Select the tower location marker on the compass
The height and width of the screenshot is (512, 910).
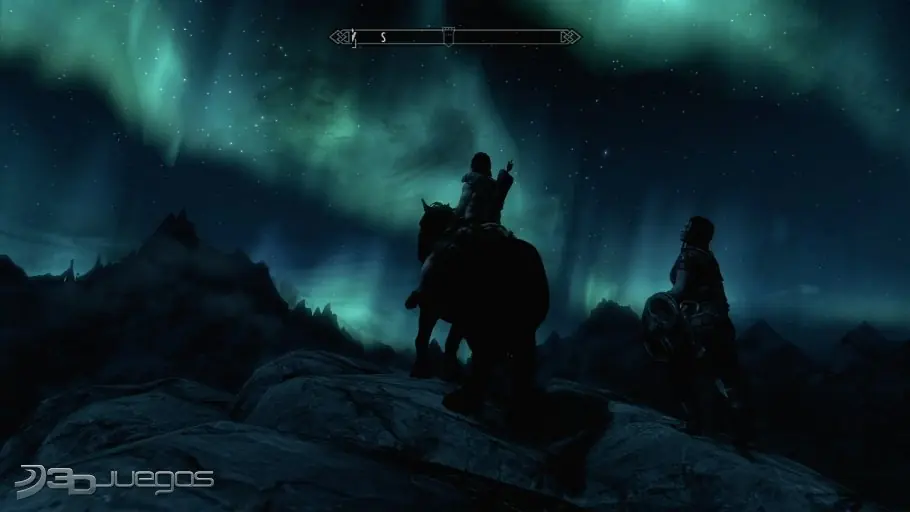[449, 36]
